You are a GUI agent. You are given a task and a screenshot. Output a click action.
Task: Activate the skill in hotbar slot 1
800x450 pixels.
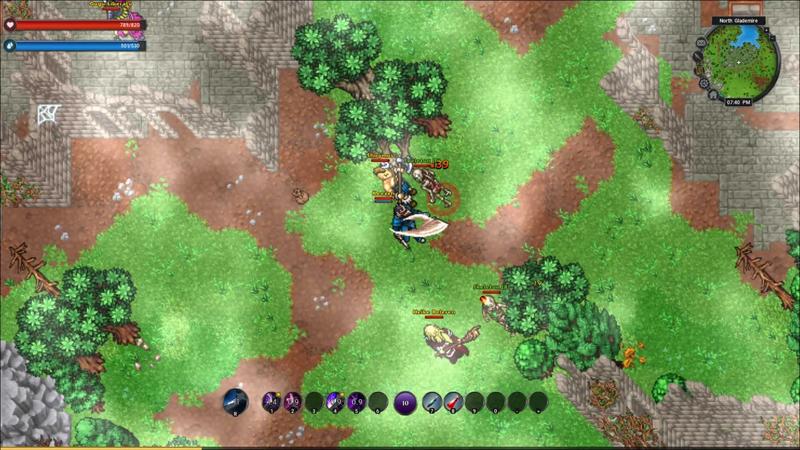pos(271,402)
